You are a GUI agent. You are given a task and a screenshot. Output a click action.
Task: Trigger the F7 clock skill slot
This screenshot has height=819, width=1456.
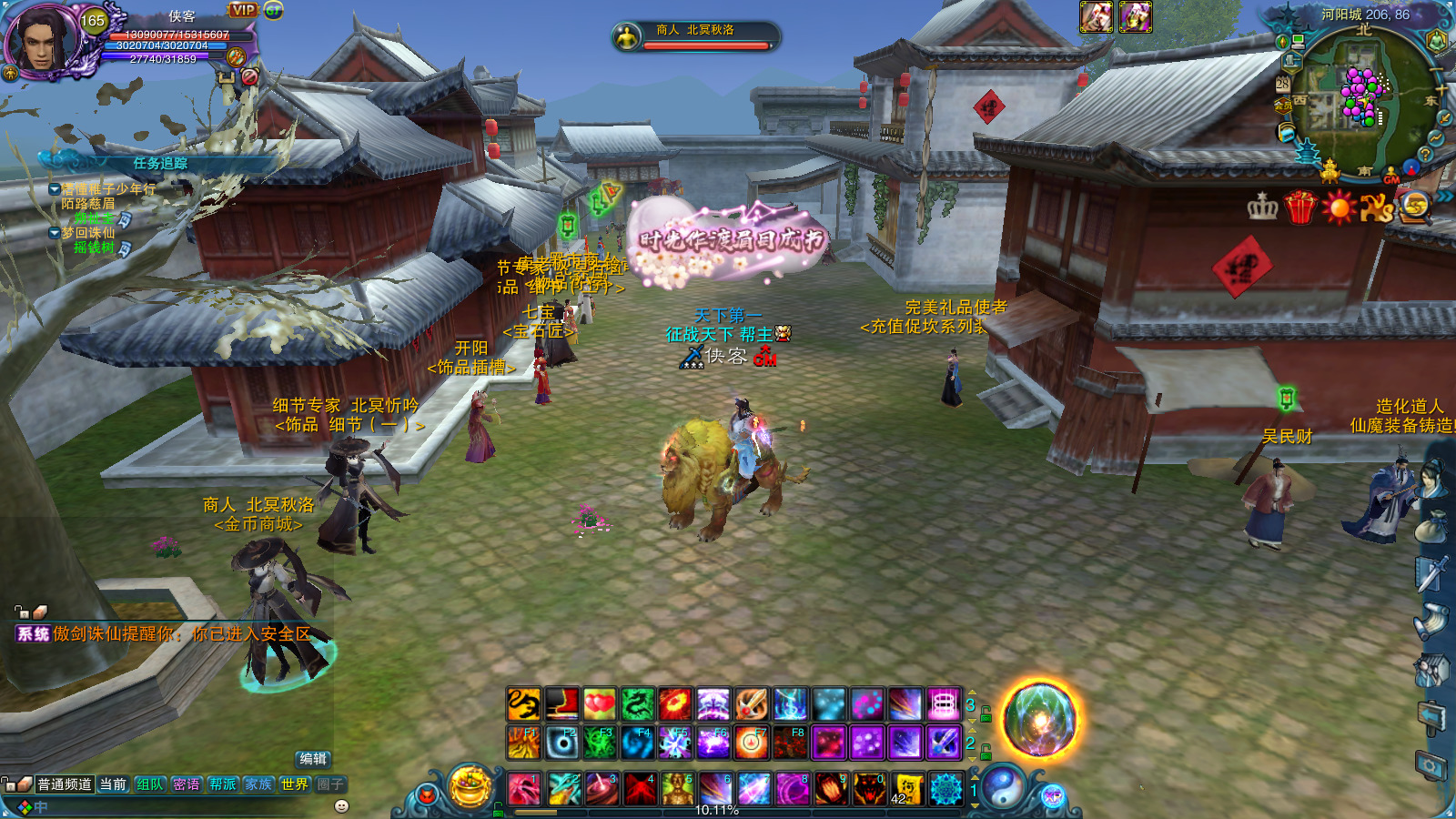752,743
